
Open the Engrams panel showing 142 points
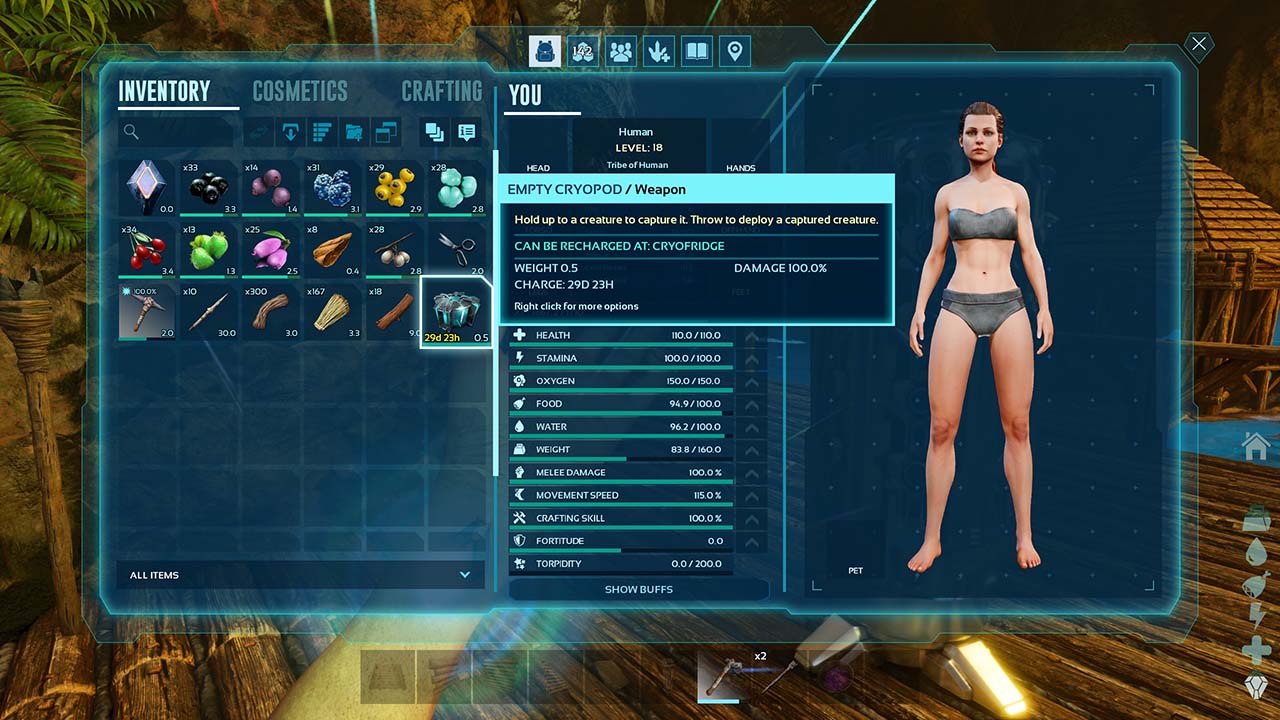(582, 51)
